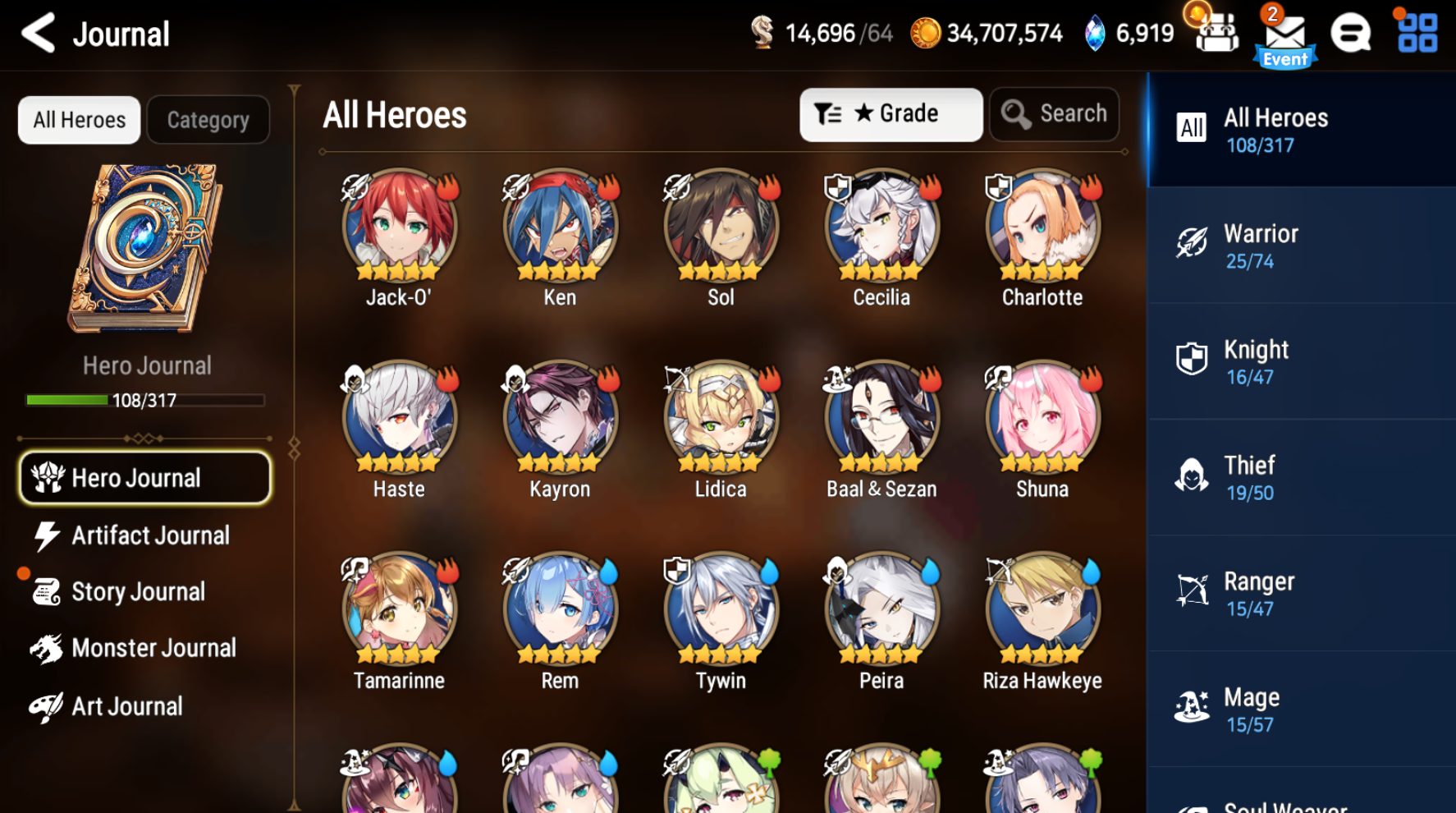This screenshot has height=813, width=1456.
Task: Filter heroes by Ranger class
Action: [1299, 593]
